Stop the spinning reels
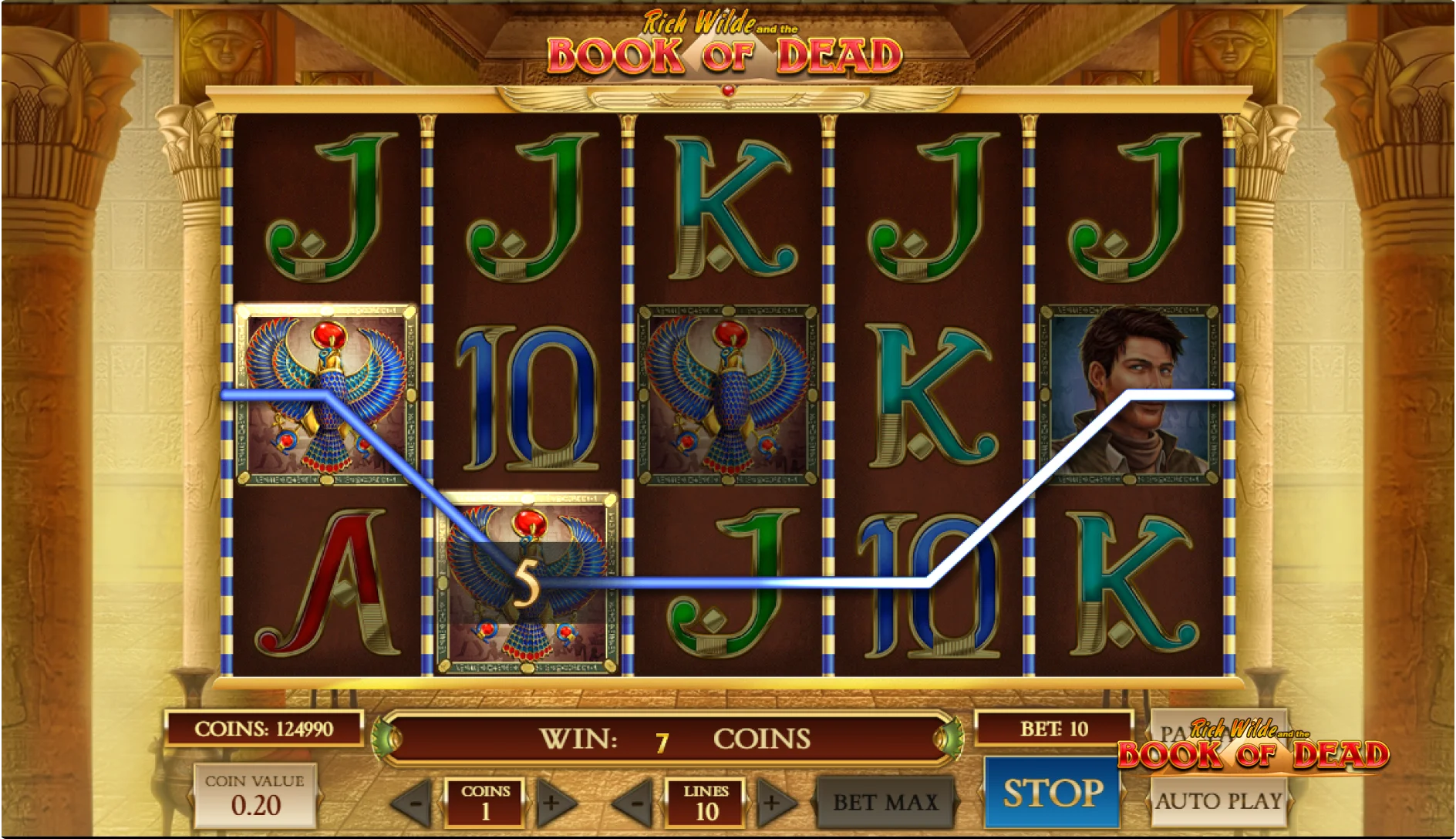This screenshot has width=1456, height=839. click(1052, 794)
